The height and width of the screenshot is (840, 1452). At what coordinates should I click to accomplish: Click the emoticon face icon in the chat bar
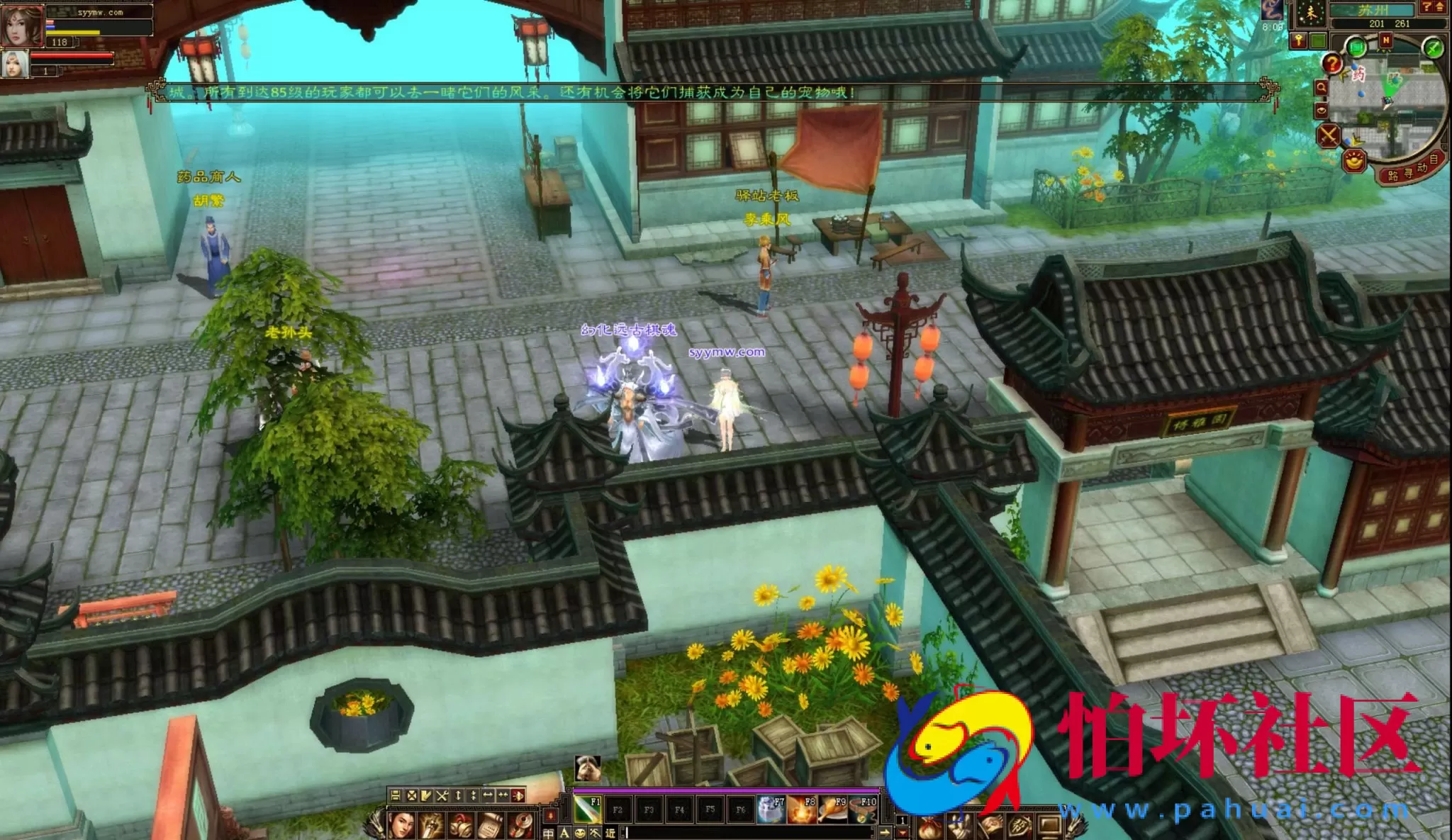(579, 834)
